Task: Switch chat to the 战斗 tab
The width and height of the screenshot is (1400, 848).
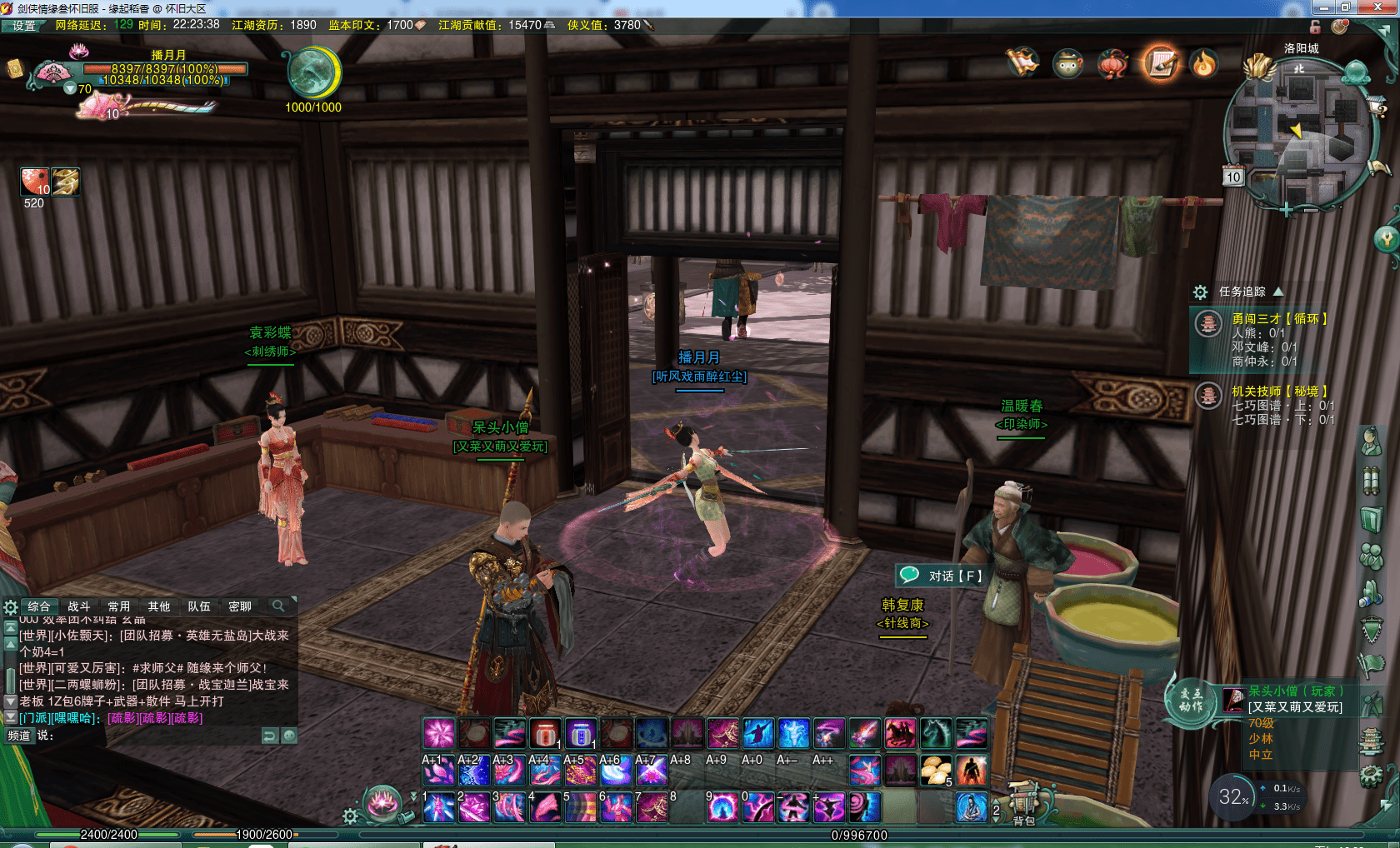Action: point(79,606)
